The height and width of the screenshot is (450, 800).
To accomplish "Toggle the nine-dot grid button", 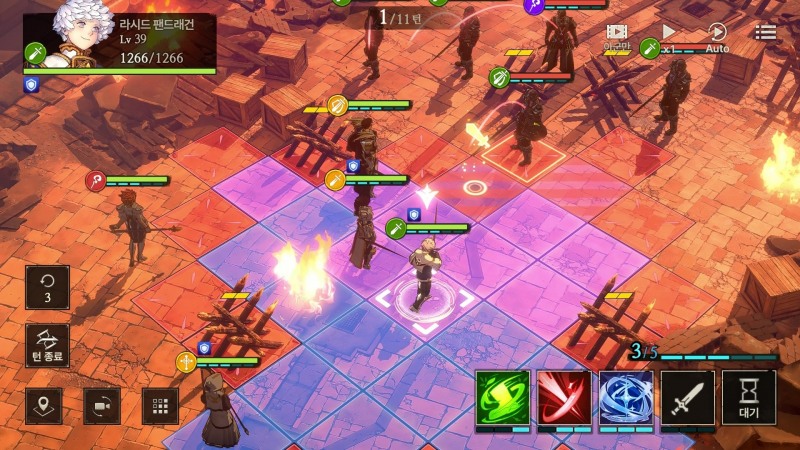I will coord(160,406).
